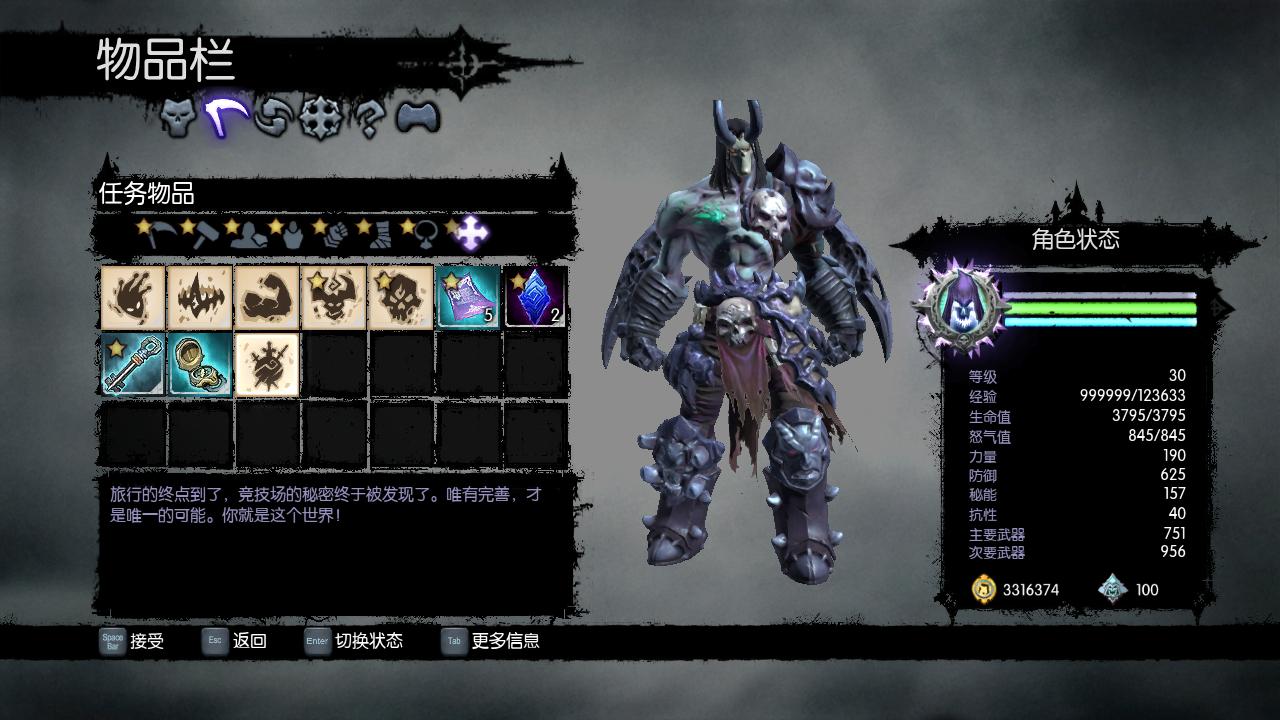1280x720 pixels.
Task: Switch to the swirling blades tab
Action: (272, 118)
